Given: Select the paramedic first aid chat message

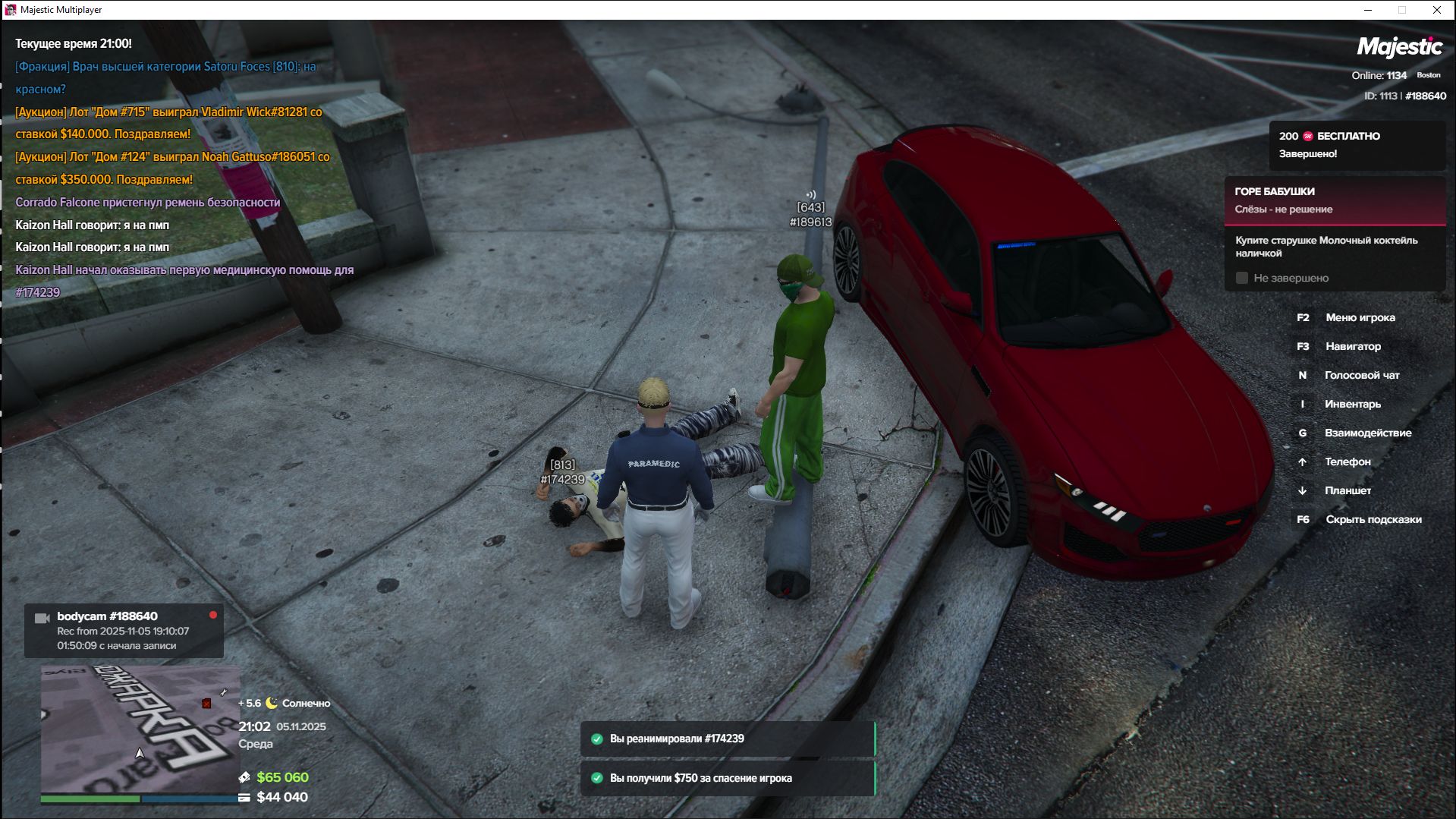Looking at the screenshot, I should [x=184, y=281].
